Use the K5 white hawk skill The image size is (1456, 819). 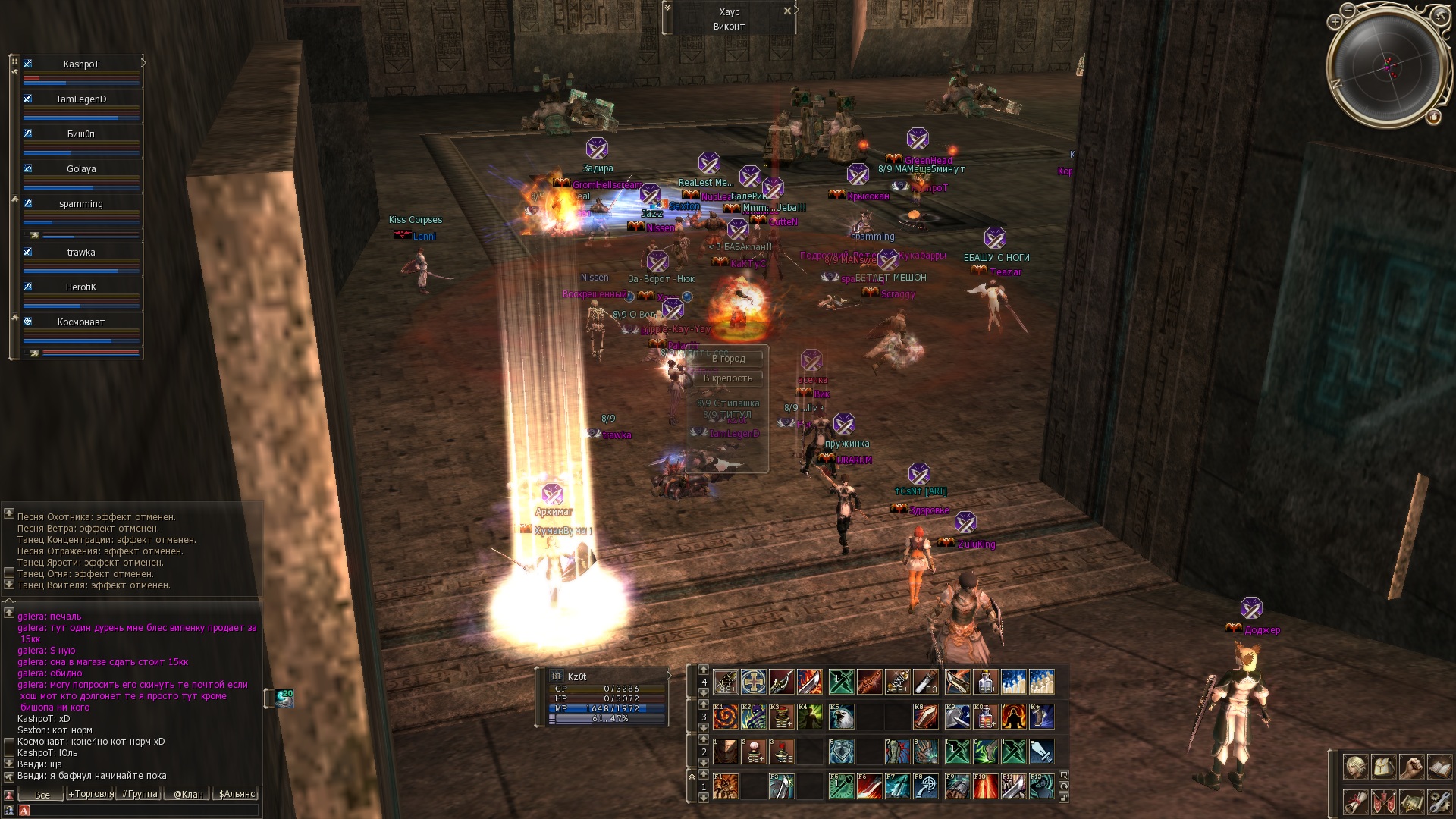[841, 717]
